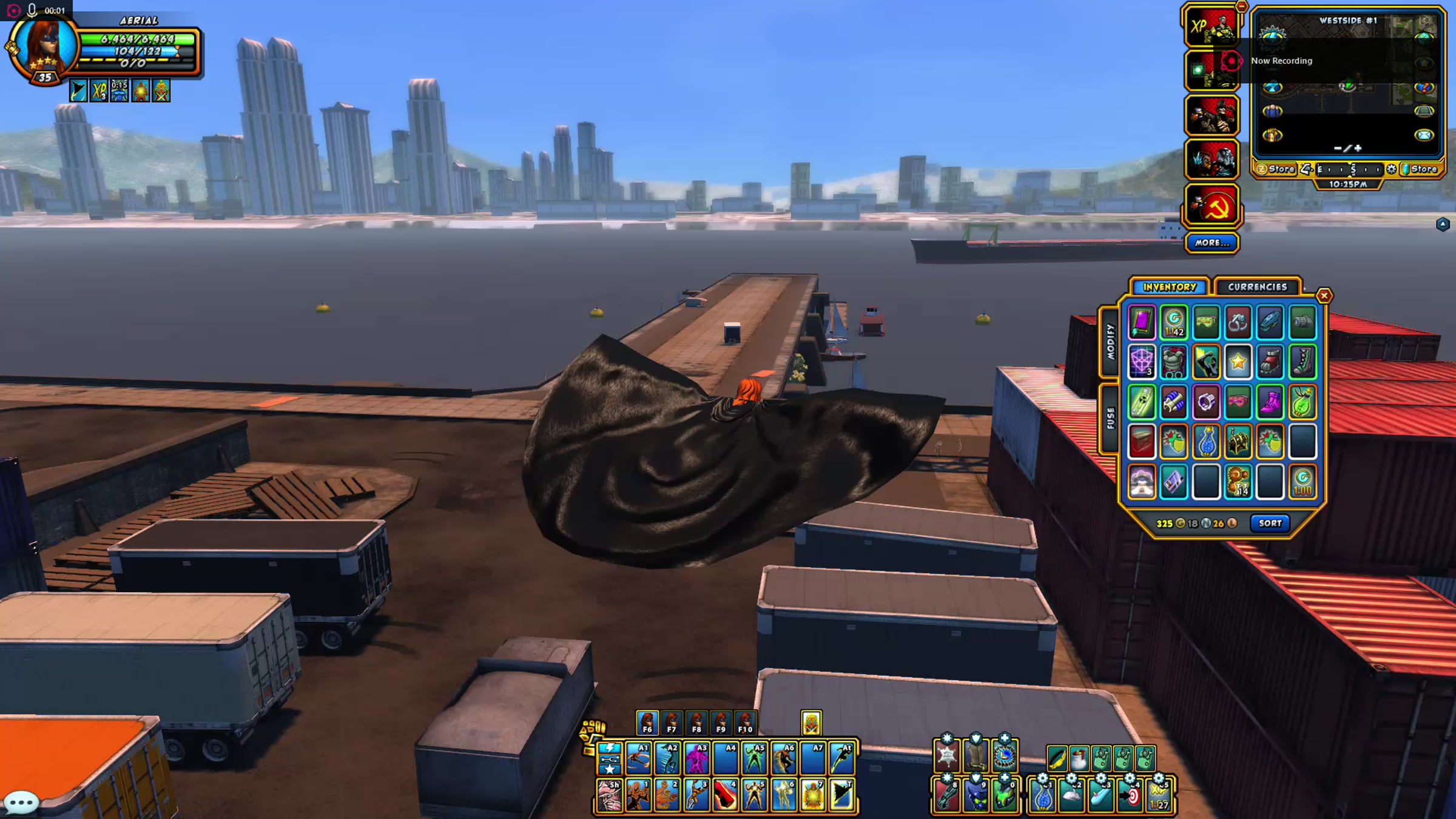Open the Modify side tab
Screen dimensions: 1456x819
point(1110,342)
